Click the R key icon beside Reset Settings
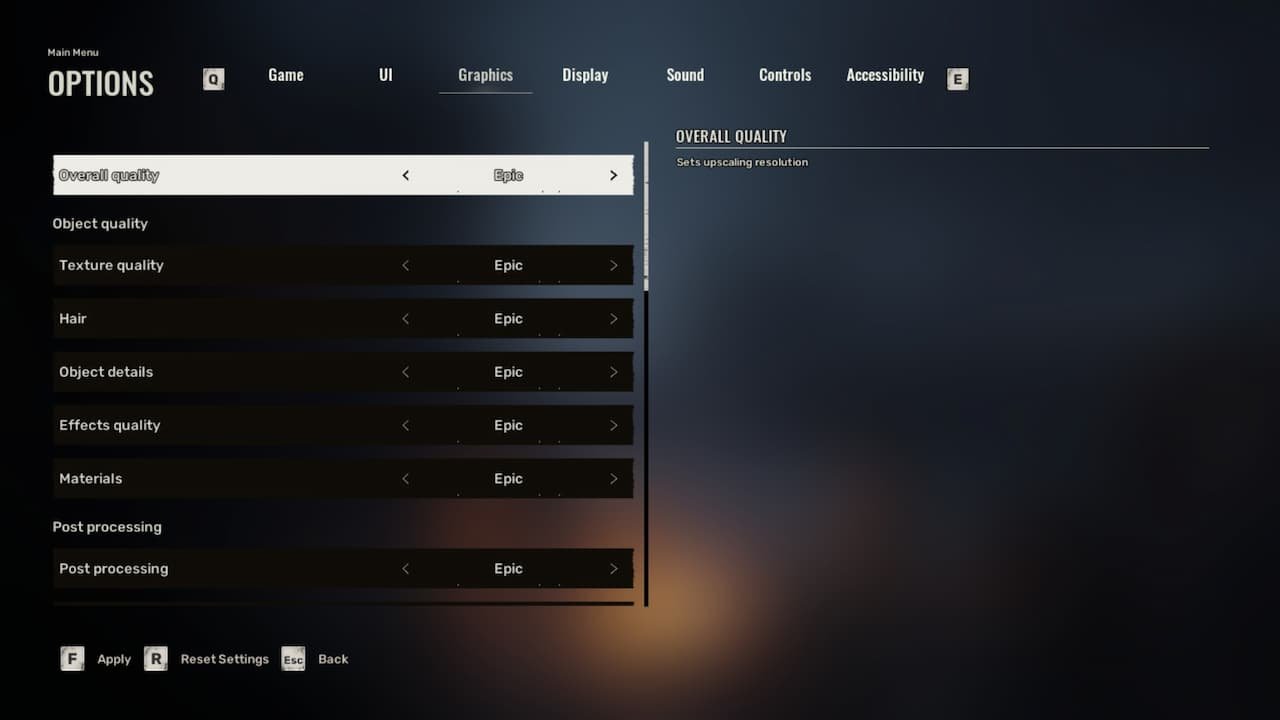The height and width of the screenshot is (720, 1280). pos(156,658)
